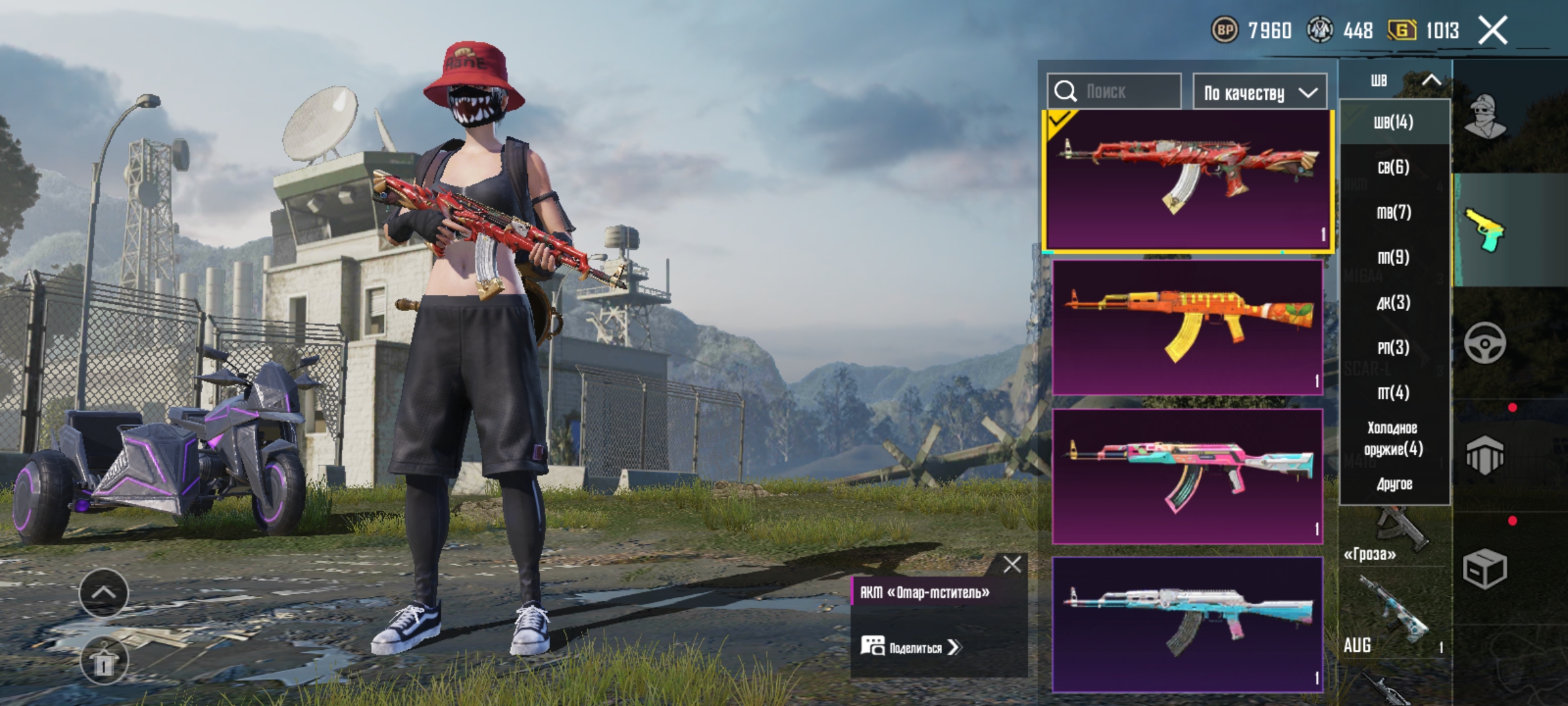
Task: Choose the orange and yellow AKM skin
Action: 1187,327
